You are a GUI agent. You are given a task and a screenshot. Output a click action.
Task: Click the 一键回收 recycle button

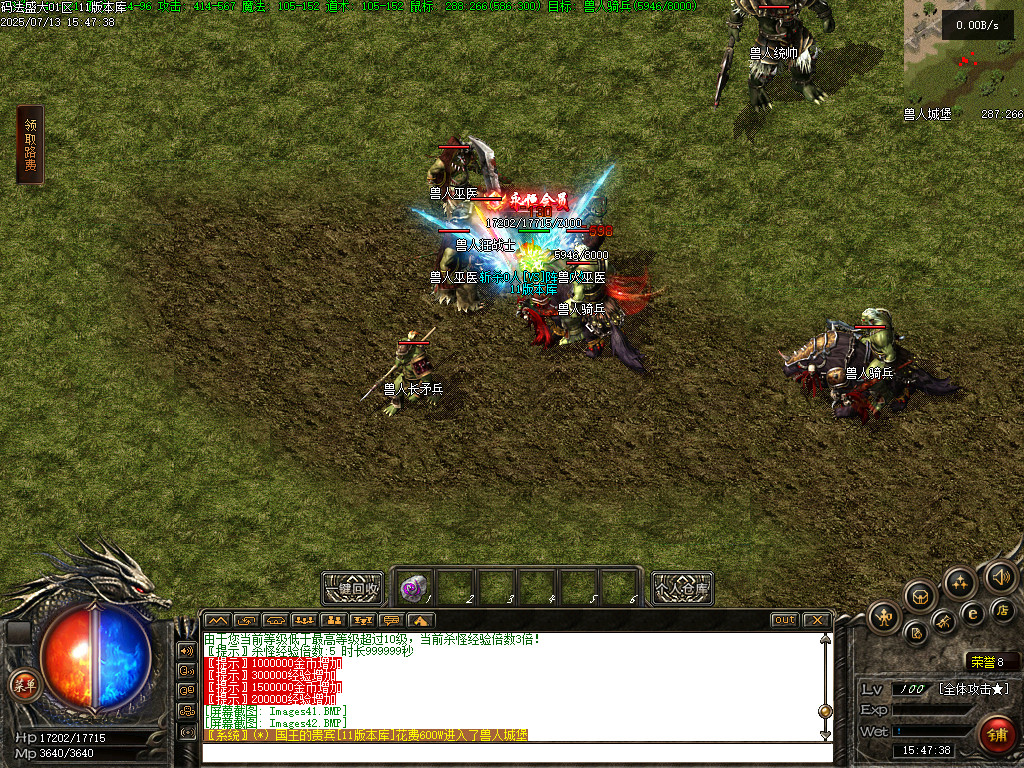(354, 588)
